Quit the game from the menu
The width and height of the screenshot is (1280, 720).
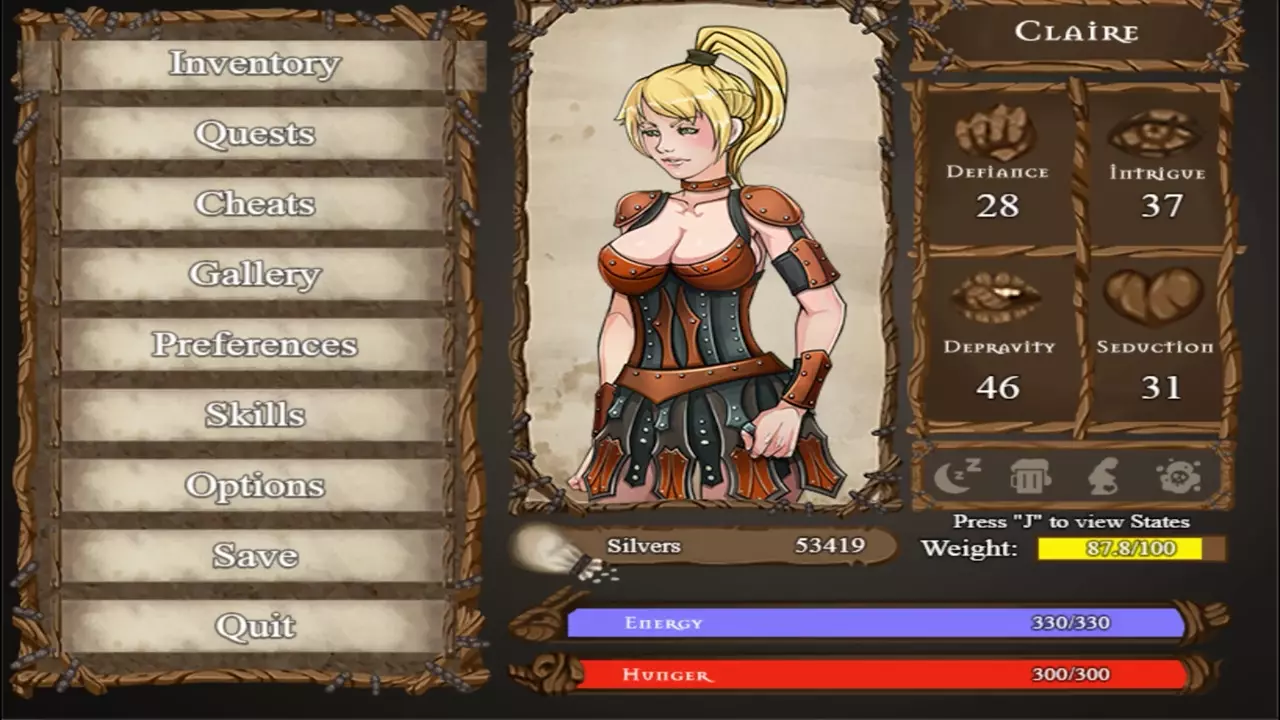tap(254, 627)
